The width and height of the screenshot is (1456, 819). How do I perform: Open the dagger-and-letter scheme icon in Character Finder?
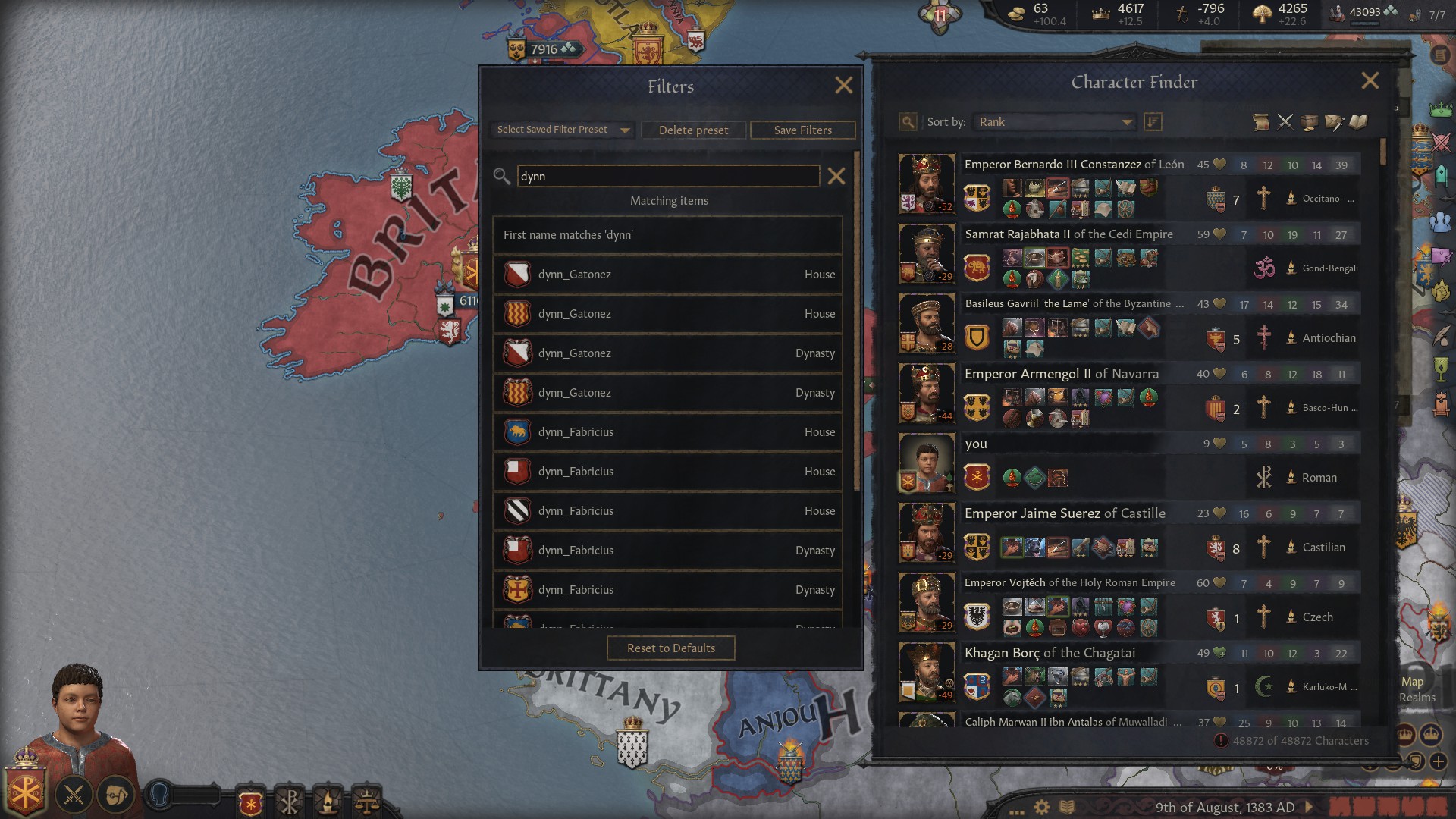[1333, 121]
